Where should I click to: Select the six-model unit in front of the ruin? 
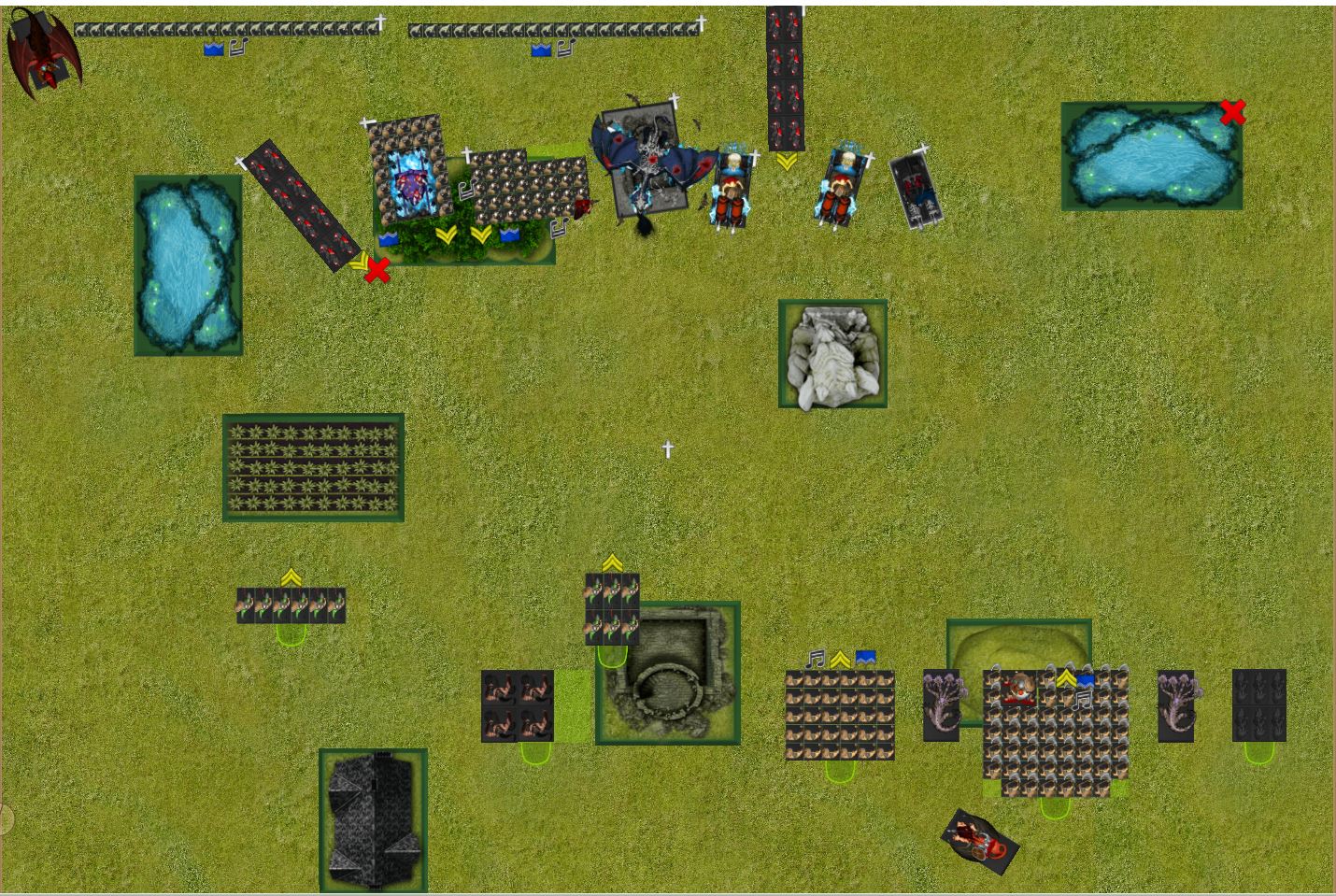(x=612, y=609)
